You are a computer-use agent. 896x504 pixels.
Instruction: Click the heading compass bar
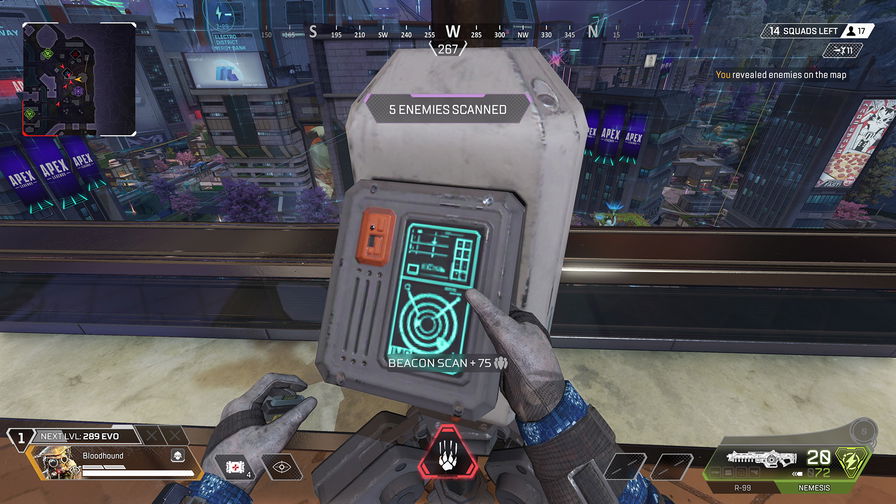(453, 32)
